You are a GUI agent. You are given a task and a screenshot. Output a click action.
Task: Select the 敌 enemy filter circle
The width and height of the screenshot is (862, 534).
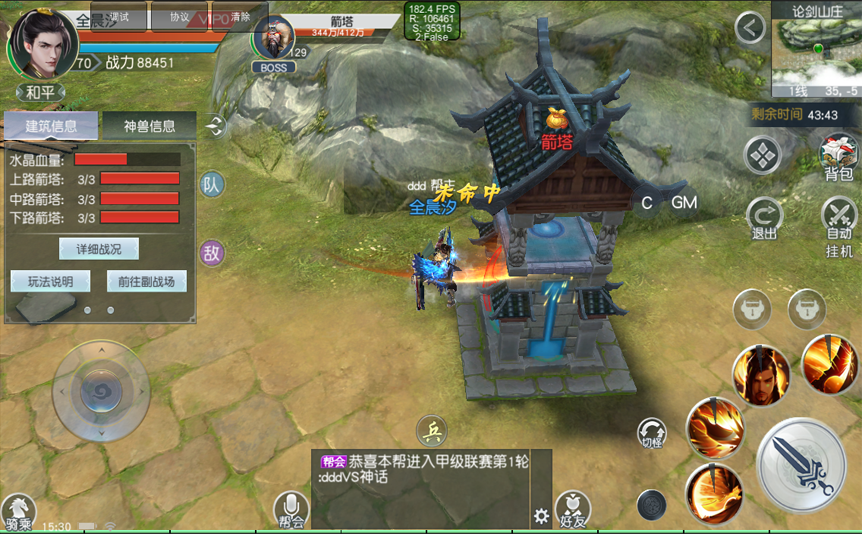(212, 252)
